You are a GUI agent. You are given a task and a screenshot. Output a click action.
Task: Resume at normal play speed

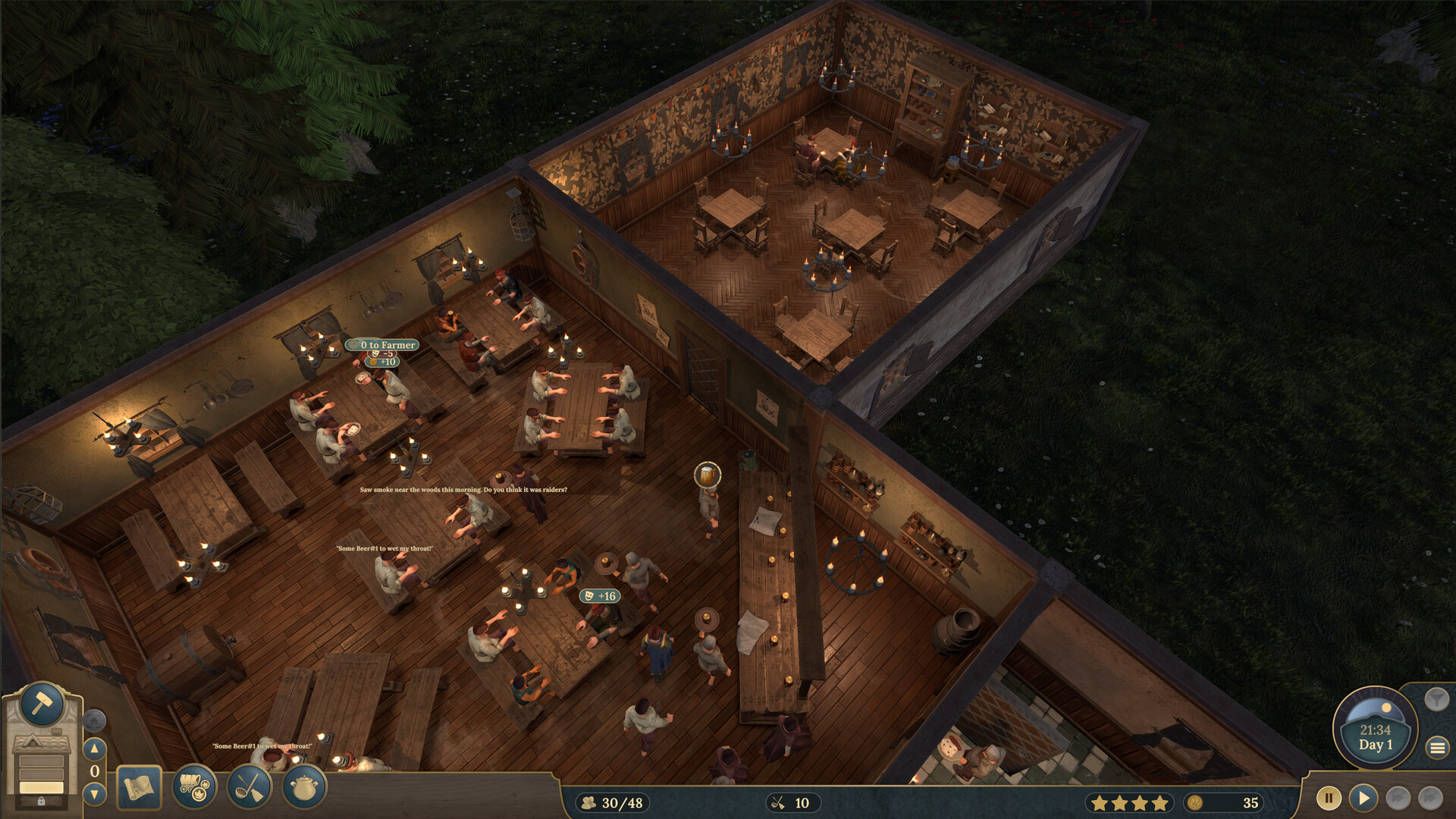coord(1363,798)
